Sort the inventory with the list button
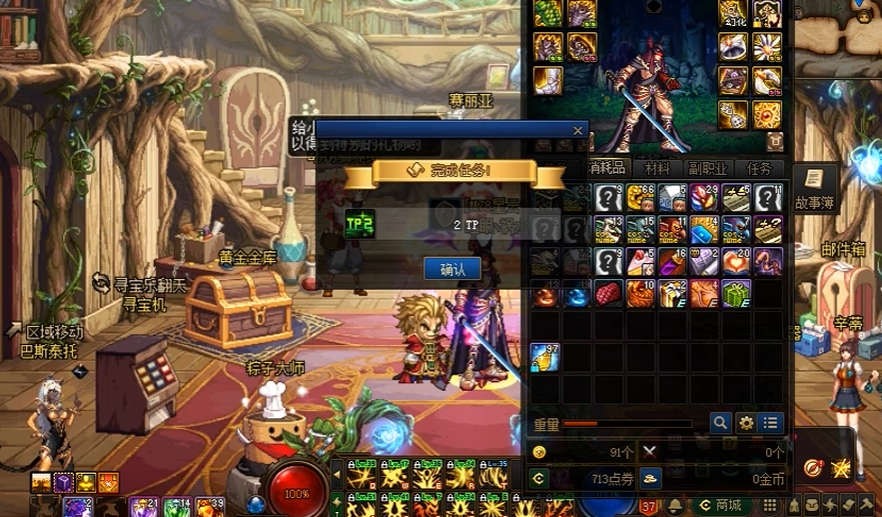The width and height of the screenshot is (882, 517). coord(771,423)
